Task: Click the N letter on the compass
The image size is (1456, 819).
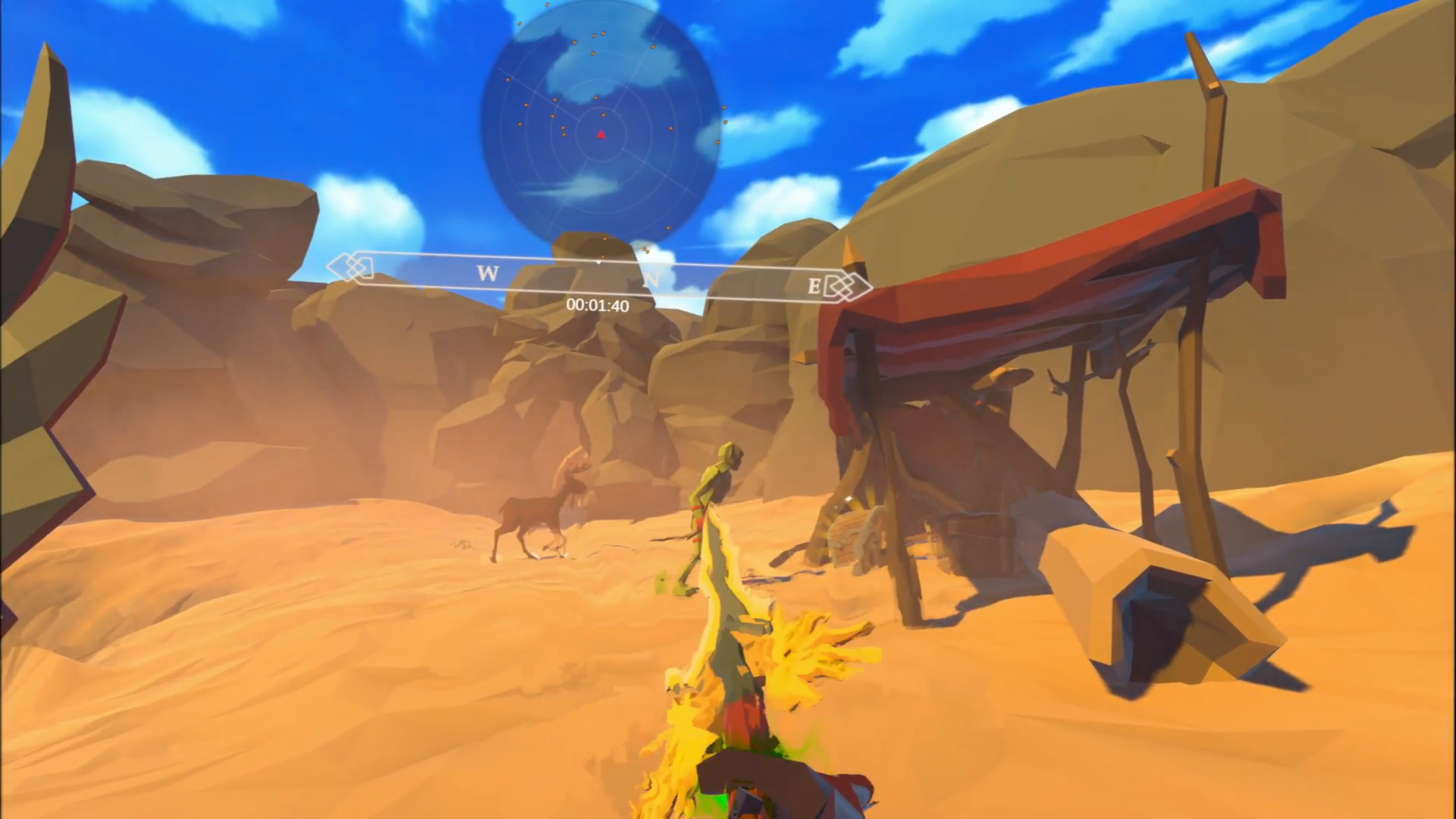Action: [x=654, y=278]
